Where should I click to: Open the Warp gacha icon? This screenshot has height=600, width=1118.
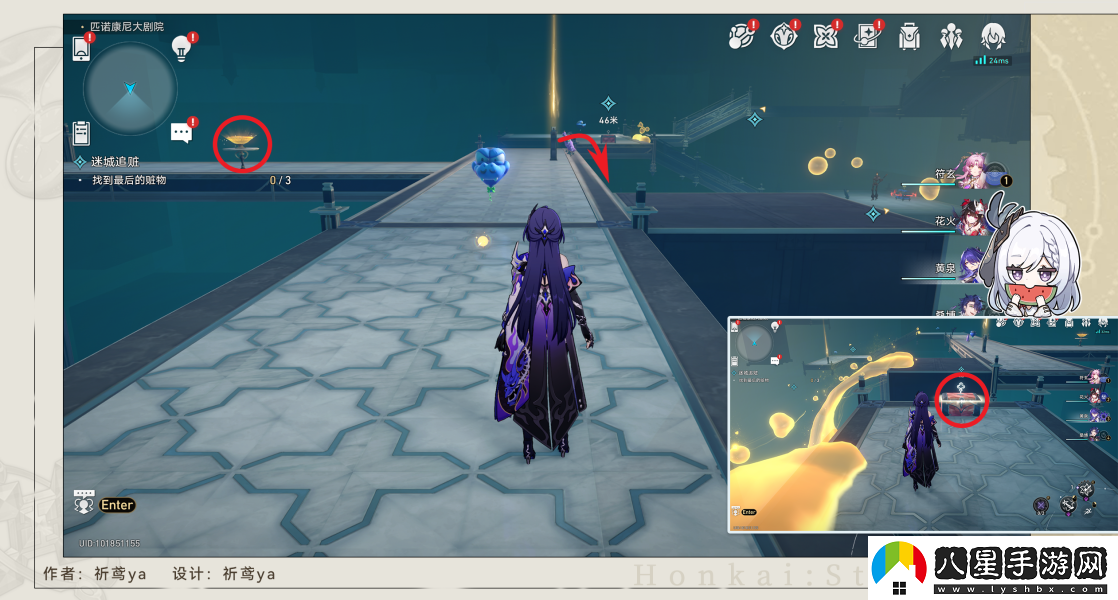(x=866, y=37)
